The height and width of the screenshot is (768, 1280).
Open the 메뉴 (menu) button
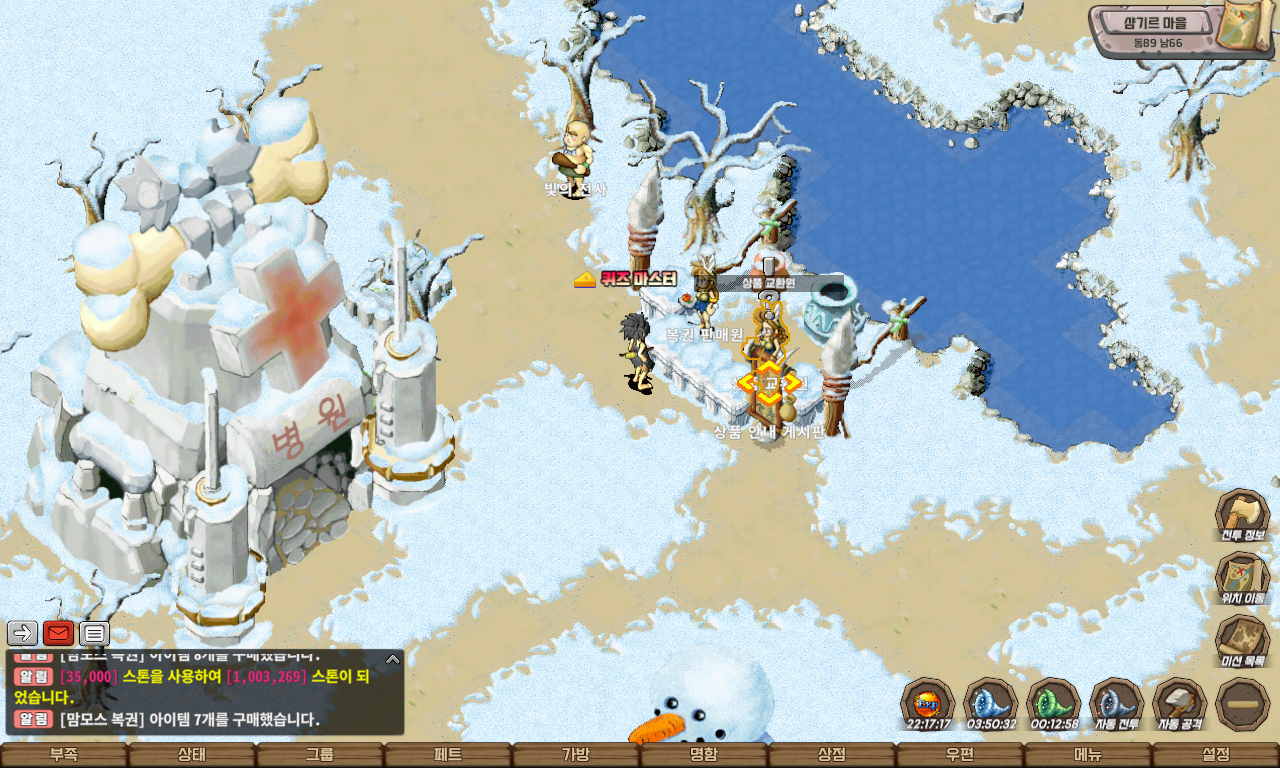point(1088,755)
